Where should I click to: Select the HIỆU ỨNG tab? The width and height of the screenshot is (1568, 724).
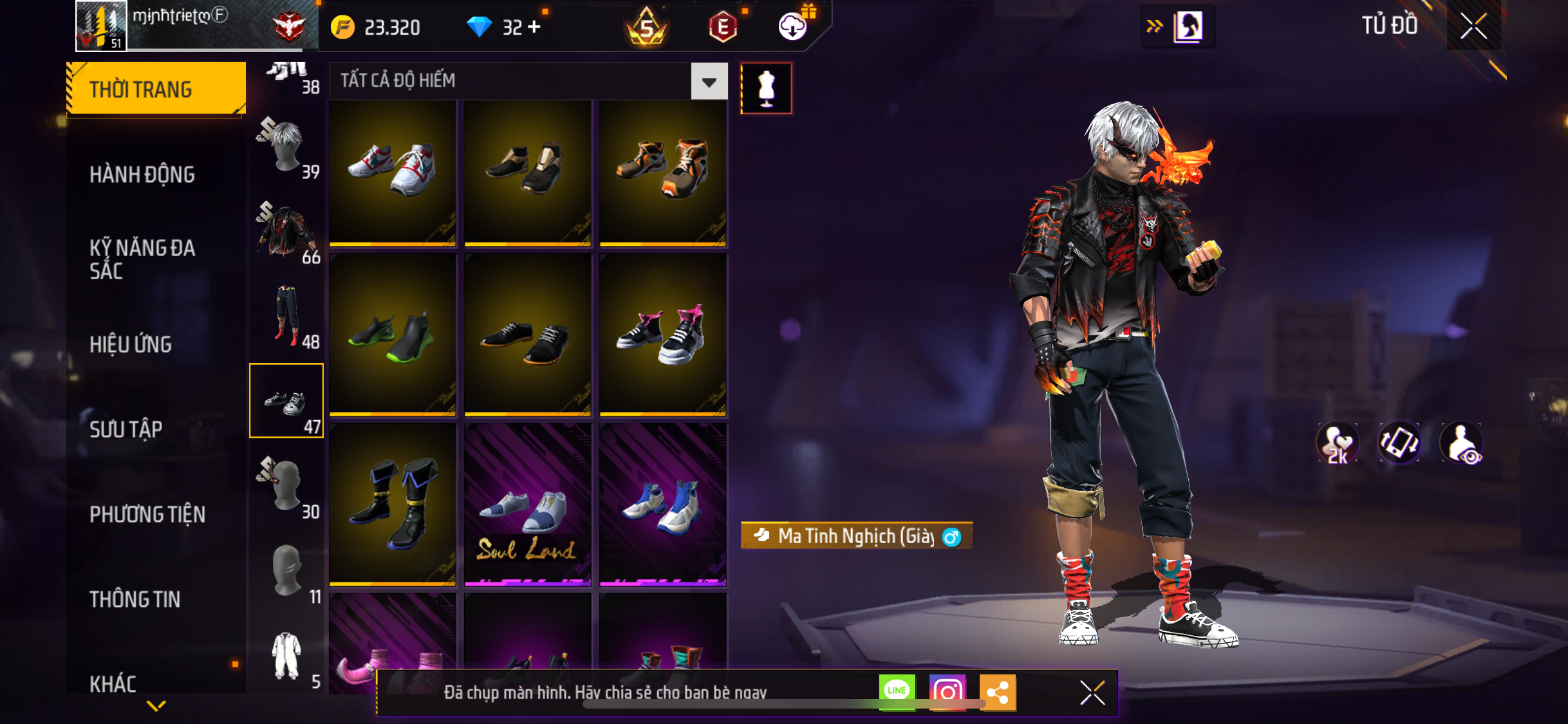point(131,344)
